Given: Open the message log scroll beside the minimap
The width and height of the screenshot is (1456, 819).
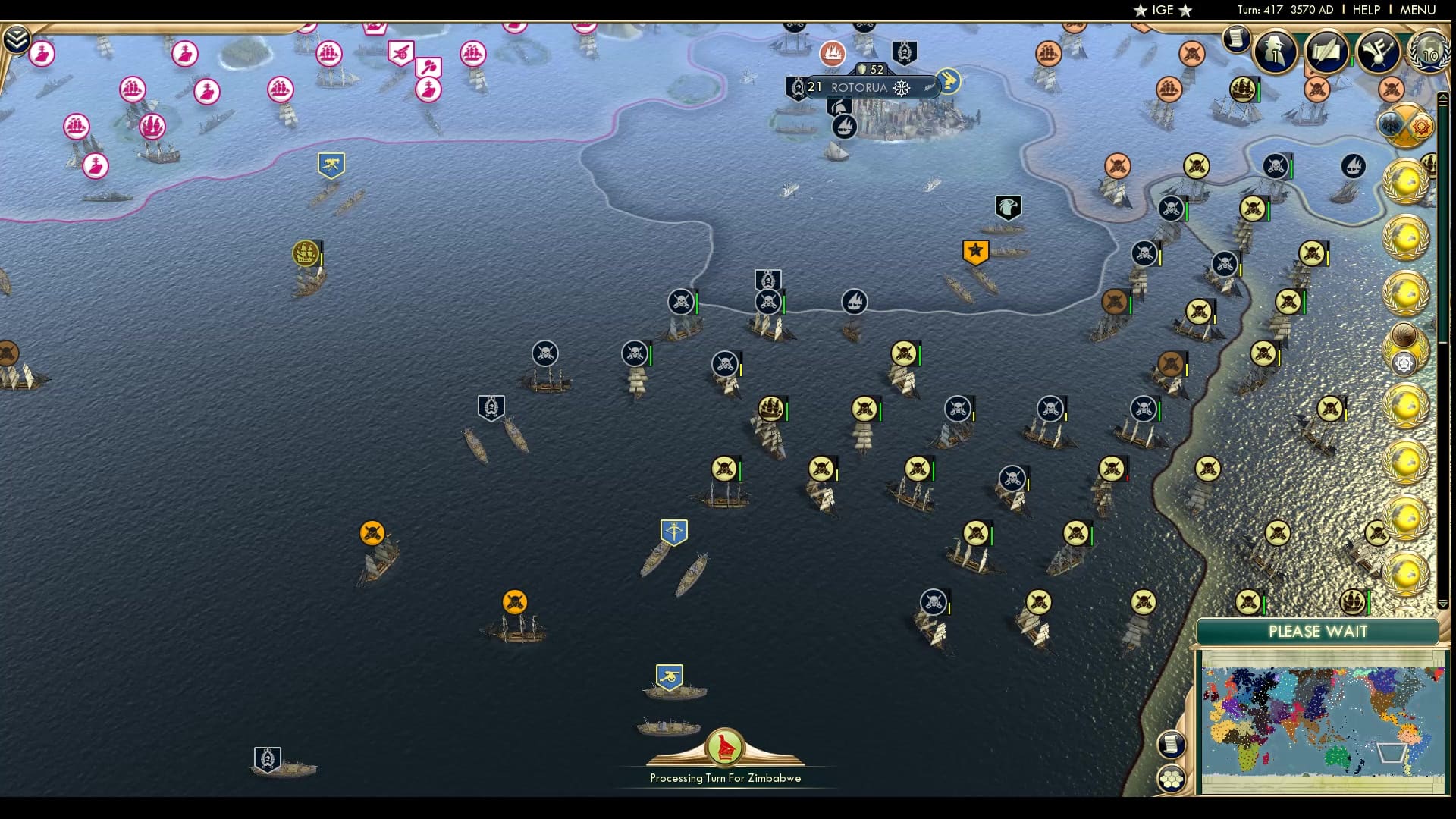Looking at the screenshot, I should pos(1171,745).
